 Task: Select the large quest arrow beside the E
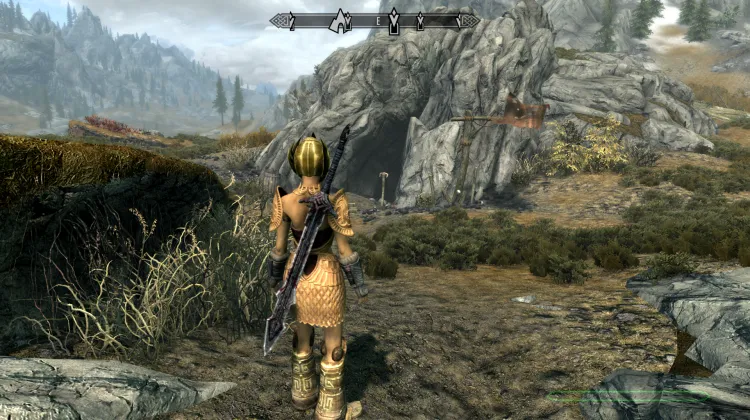pos(394,20)
